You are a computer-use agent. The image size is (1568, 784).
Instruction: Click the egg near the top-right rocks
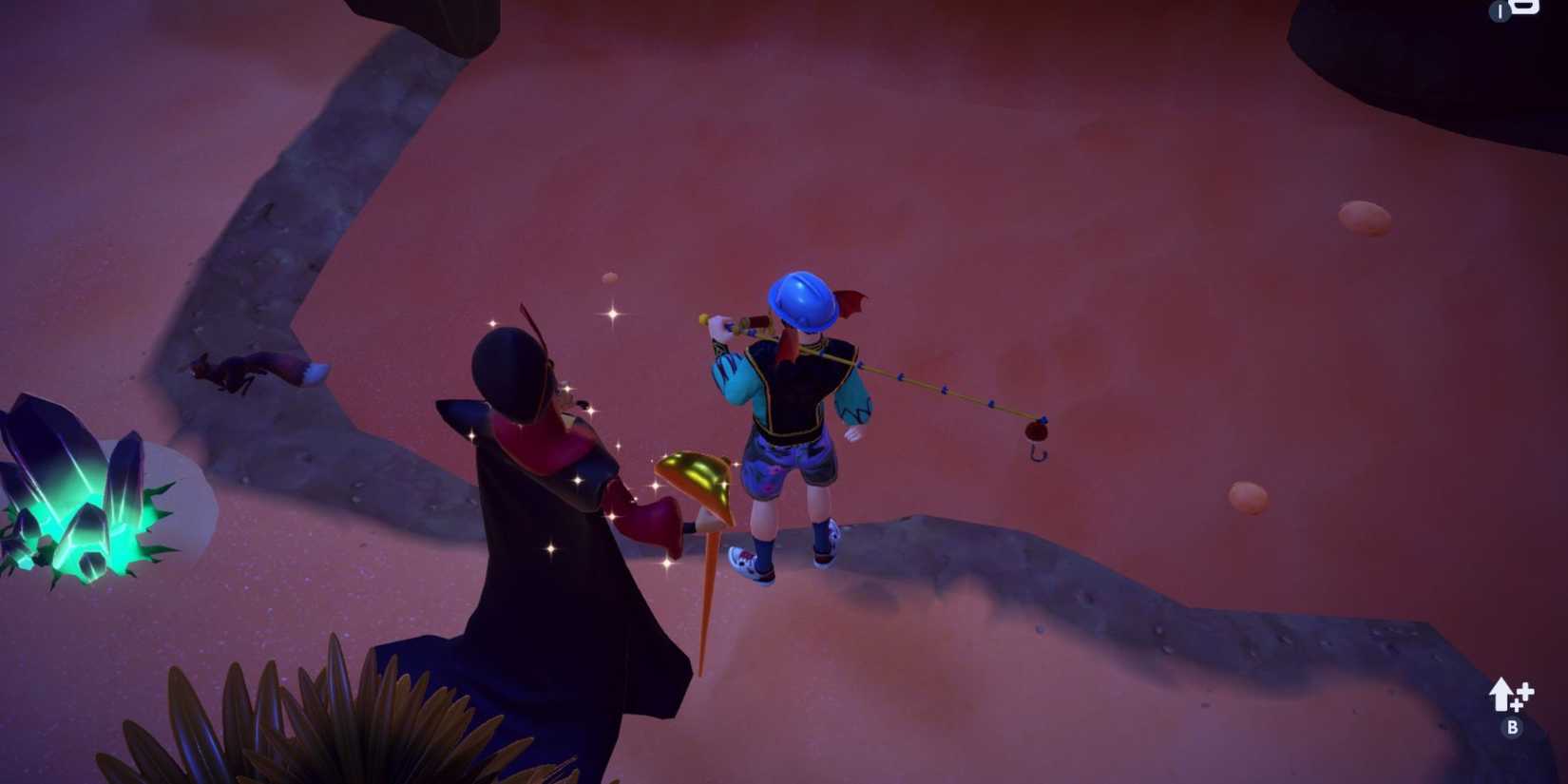point(1364,217)
